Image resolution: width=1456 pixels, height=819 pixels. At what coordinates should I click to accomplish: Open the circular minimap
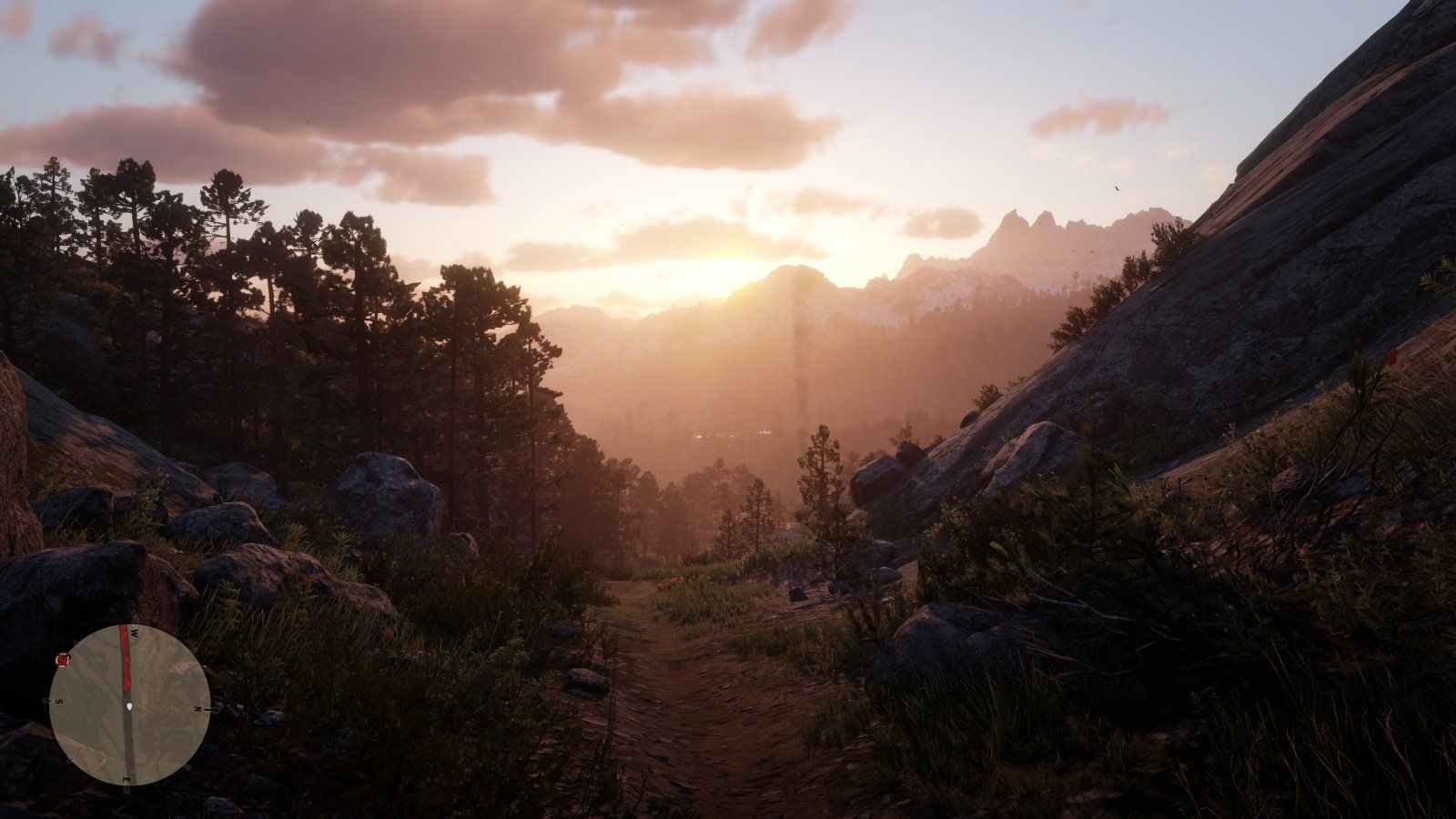[x=129, y=704]
